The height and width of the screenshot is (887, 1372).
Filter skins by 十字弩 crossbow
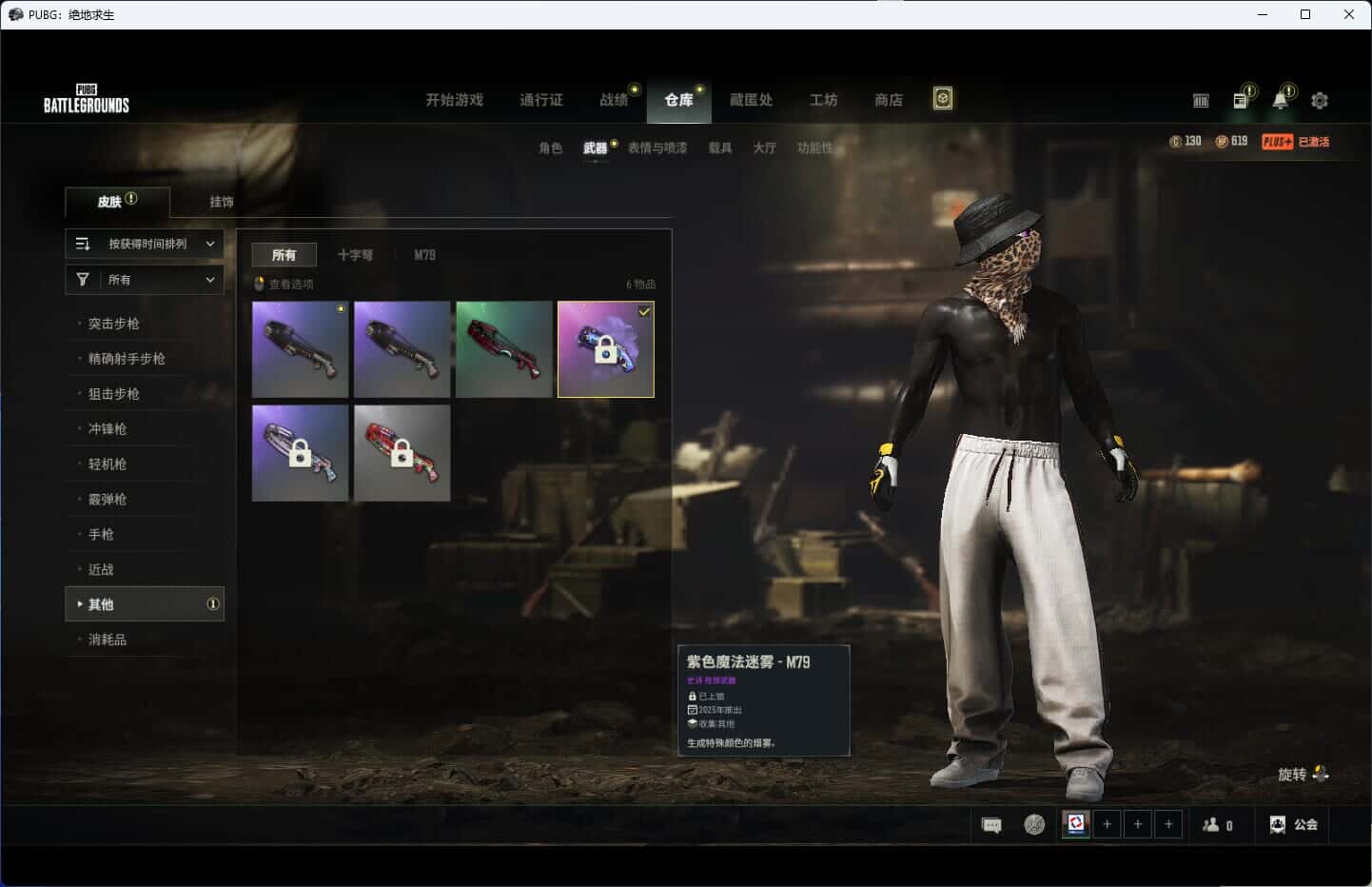coord(355,255)
